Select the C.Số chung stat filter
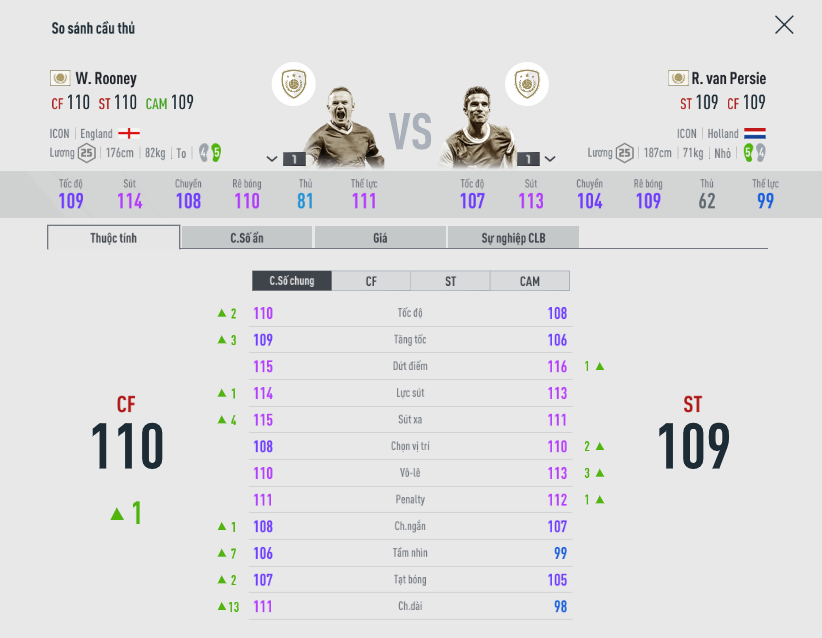The image size is (822, 638). 291,281
